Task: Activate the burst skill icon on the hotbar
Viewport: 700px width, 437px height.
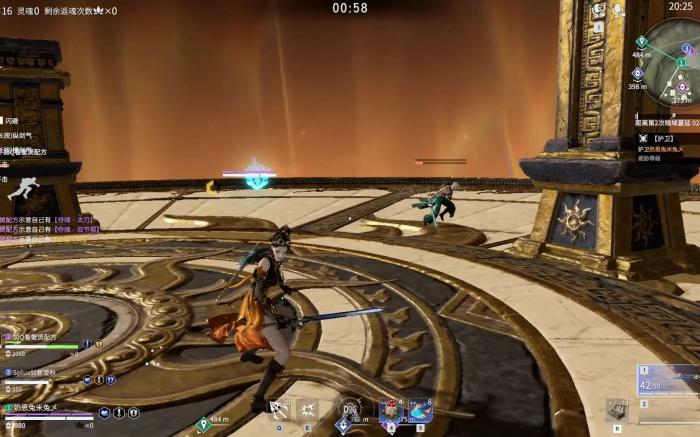Action: [x=308, y=409]
